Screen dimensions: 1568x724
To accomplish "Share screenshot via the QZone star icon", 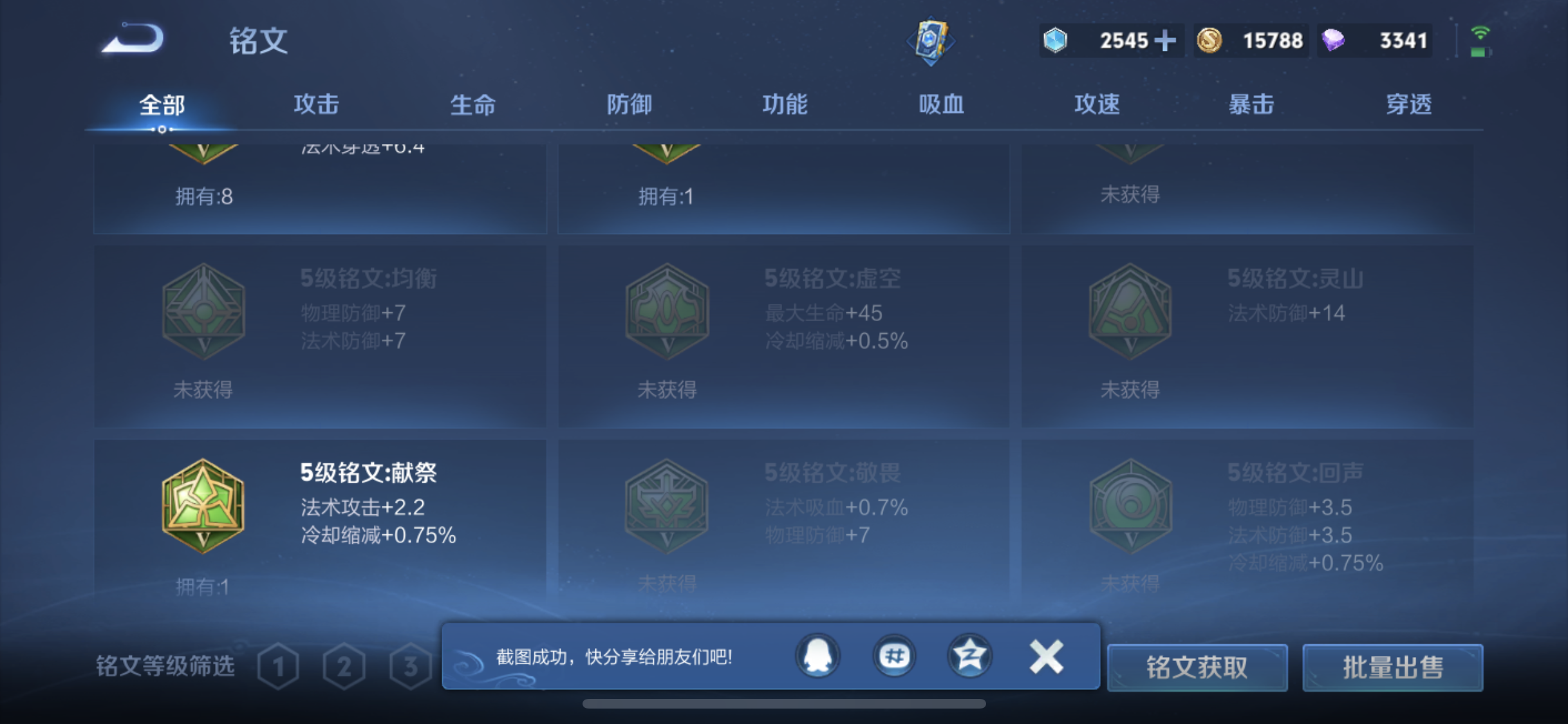I will coord(971,656).
